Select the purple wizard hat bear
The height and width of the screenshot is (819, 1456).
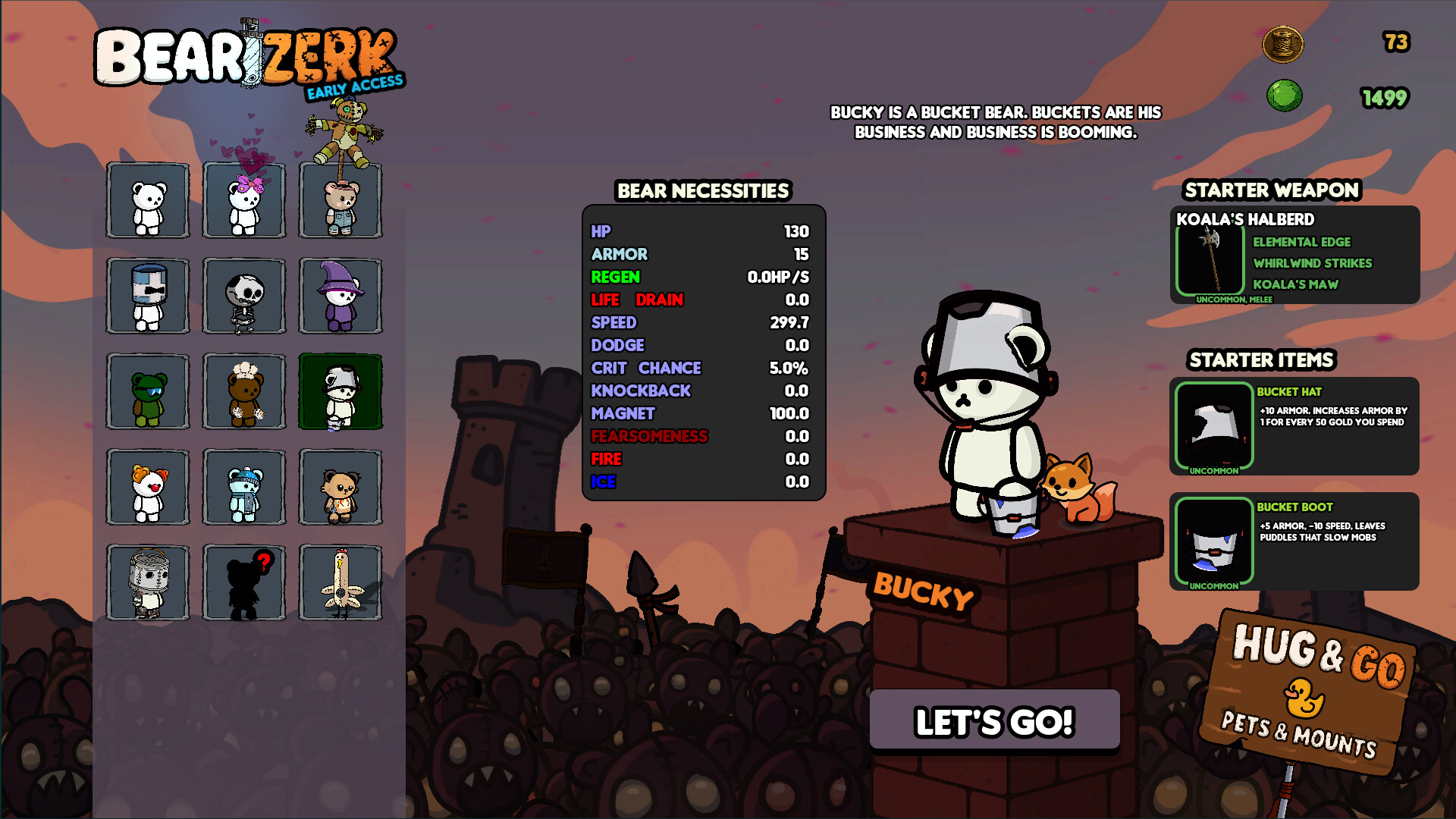coord(340,296)
